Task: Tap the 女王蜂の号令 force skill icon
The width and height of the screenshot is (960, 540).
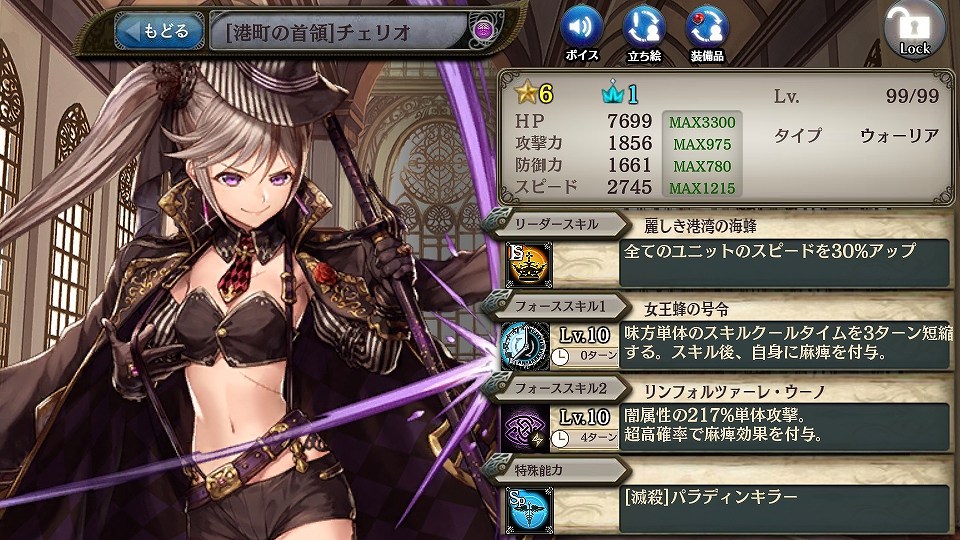Action: 524,345
